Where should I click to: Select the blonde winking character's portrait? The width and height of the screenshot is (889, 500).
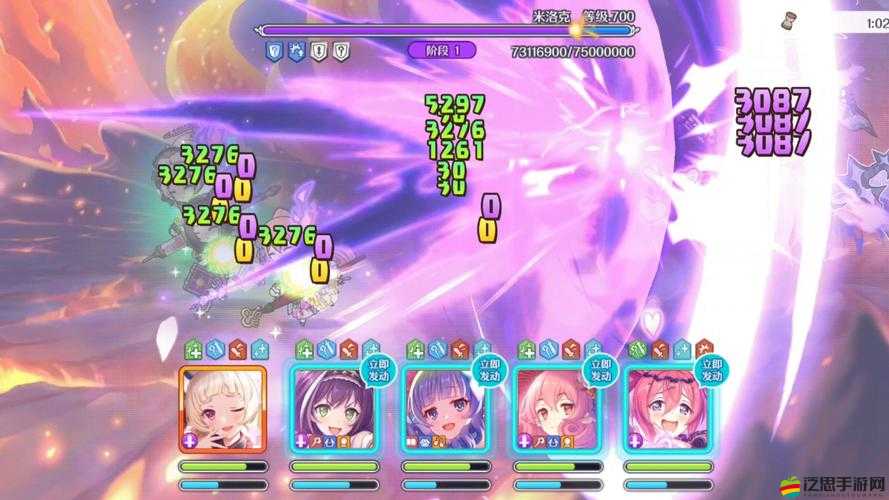[222, 410]
